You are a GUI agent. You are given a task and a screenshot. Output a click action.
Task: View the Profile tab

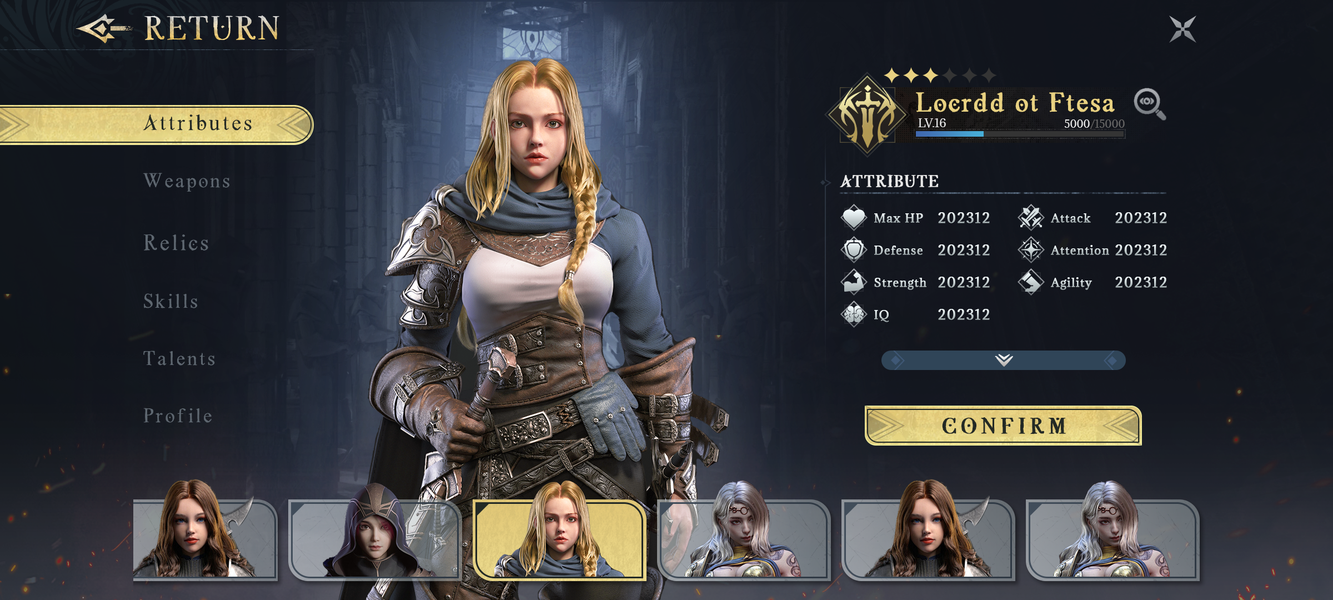click(178, 415)
